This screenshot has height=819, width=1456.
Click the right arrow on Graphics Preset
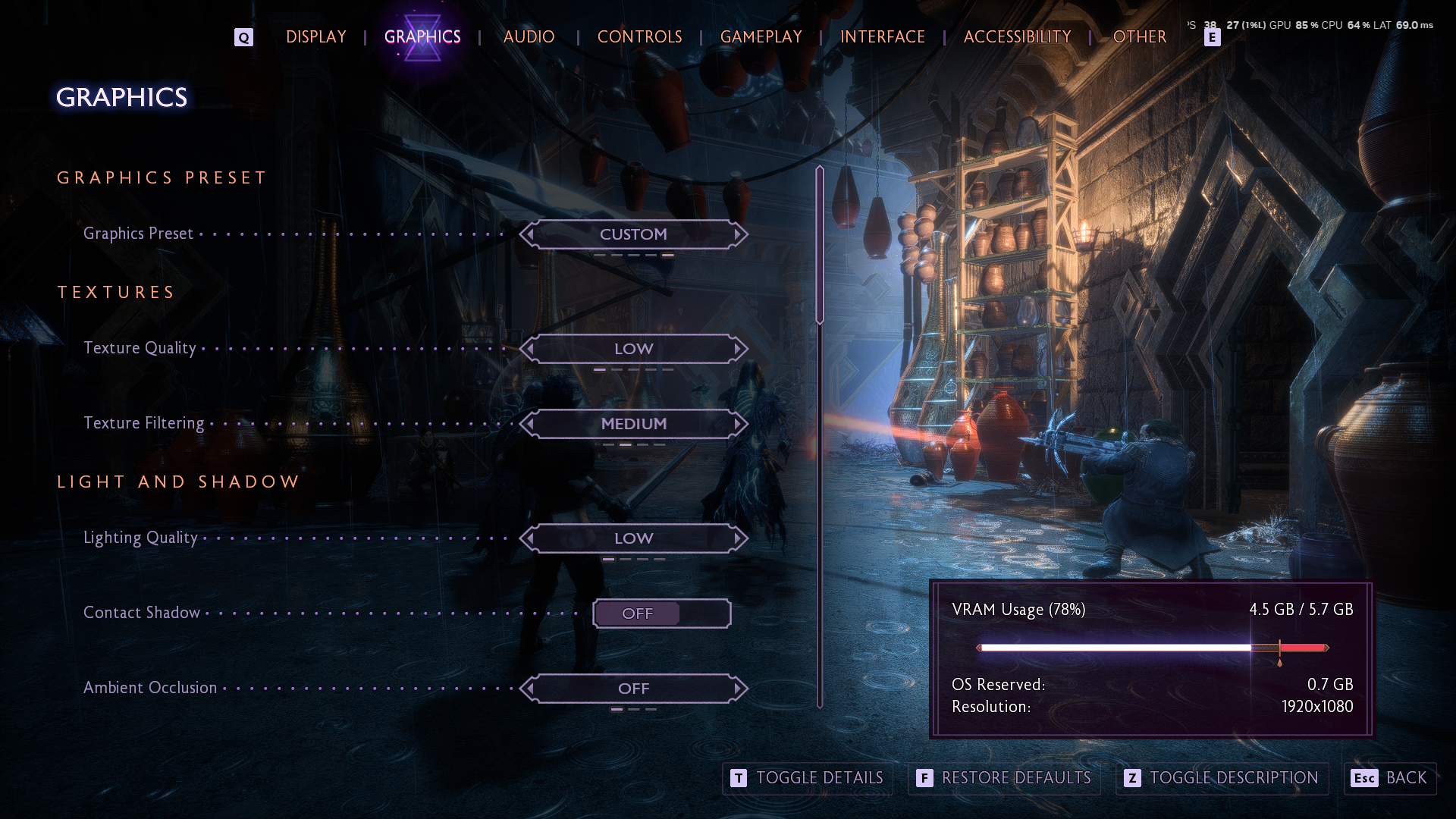(x=738, y=234)
